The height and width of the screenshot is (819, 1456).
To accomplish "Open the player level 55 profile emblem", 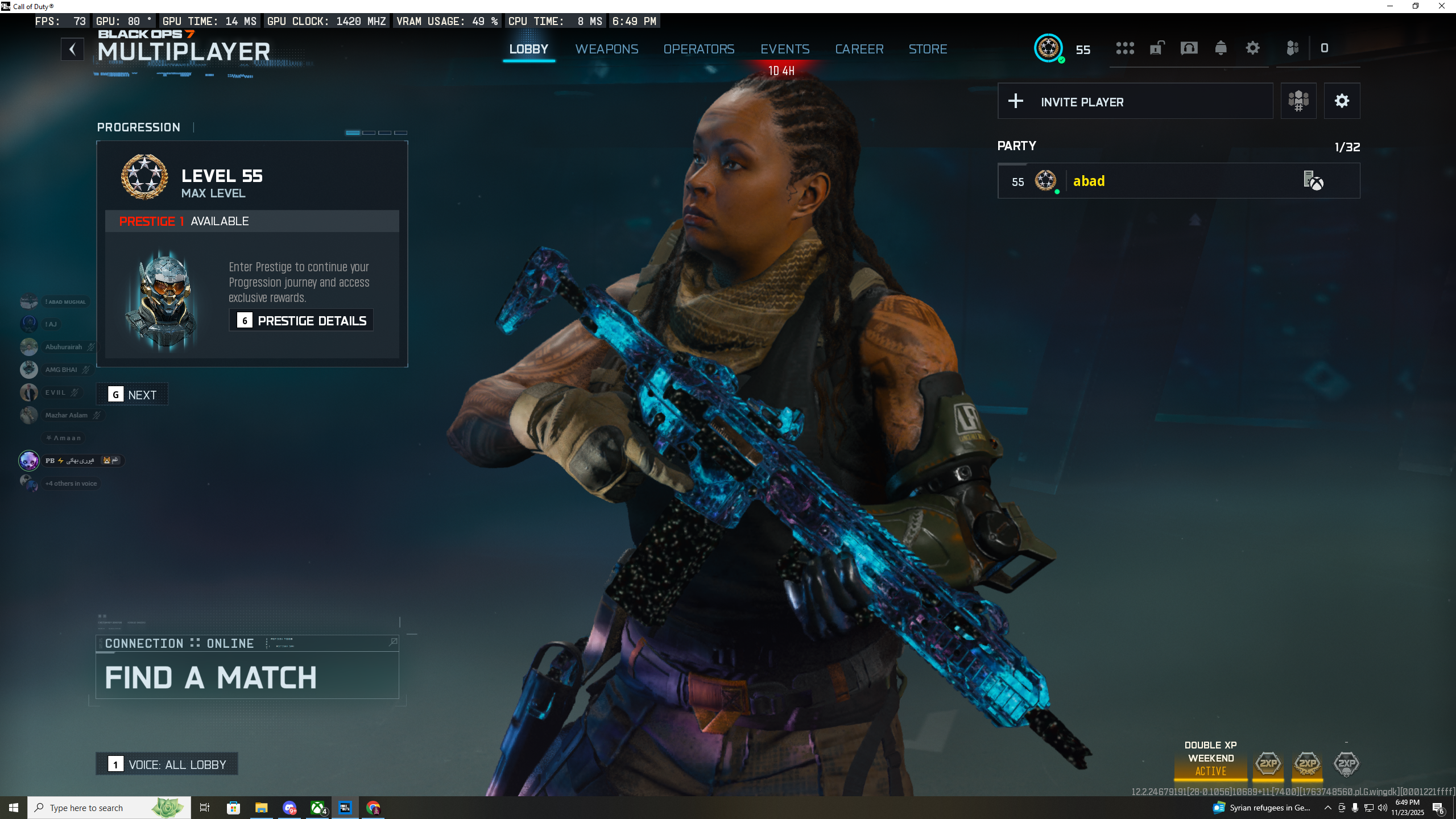I will (x=1048, y=48).
